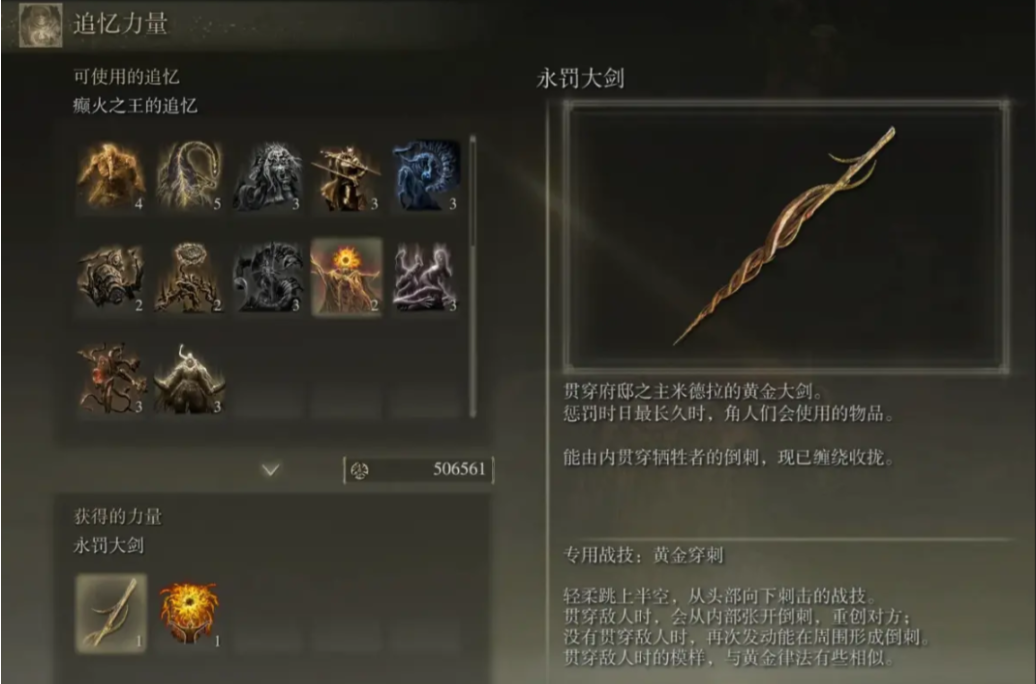Select the grey lion-maned beast remembrance
Screen dimensions: 1036x684
tap(268, 177)
